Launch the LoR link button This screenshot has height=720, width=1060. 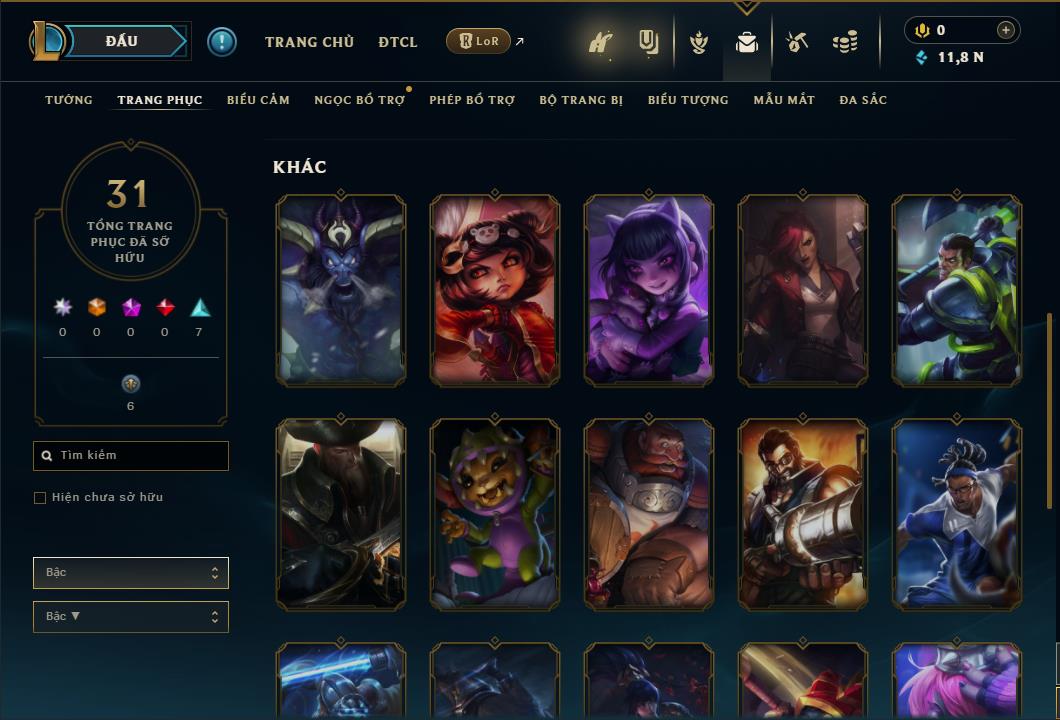tap(478, 41)
